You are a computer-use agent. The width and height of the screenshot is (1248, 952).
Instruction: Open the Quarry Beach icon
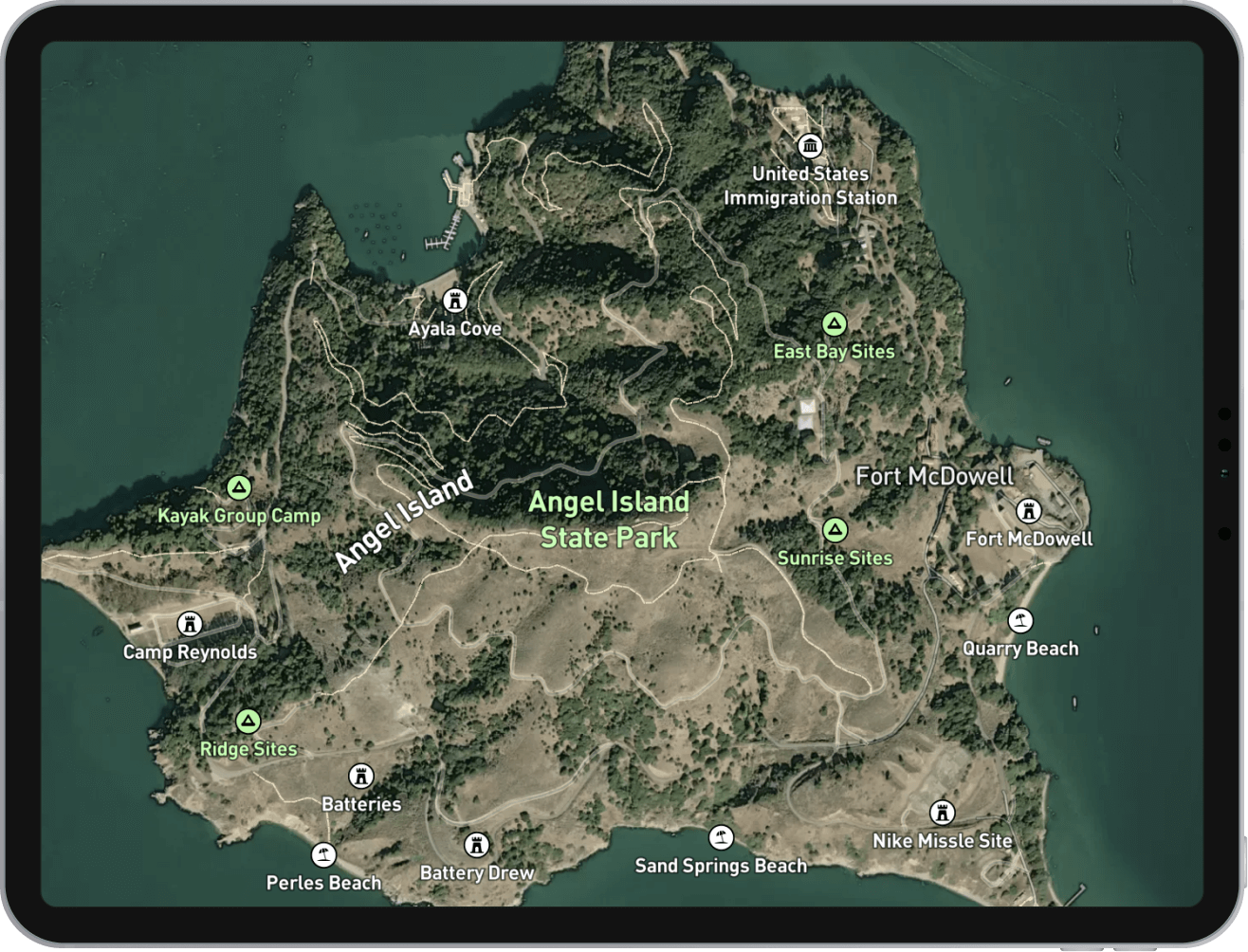1020,620
